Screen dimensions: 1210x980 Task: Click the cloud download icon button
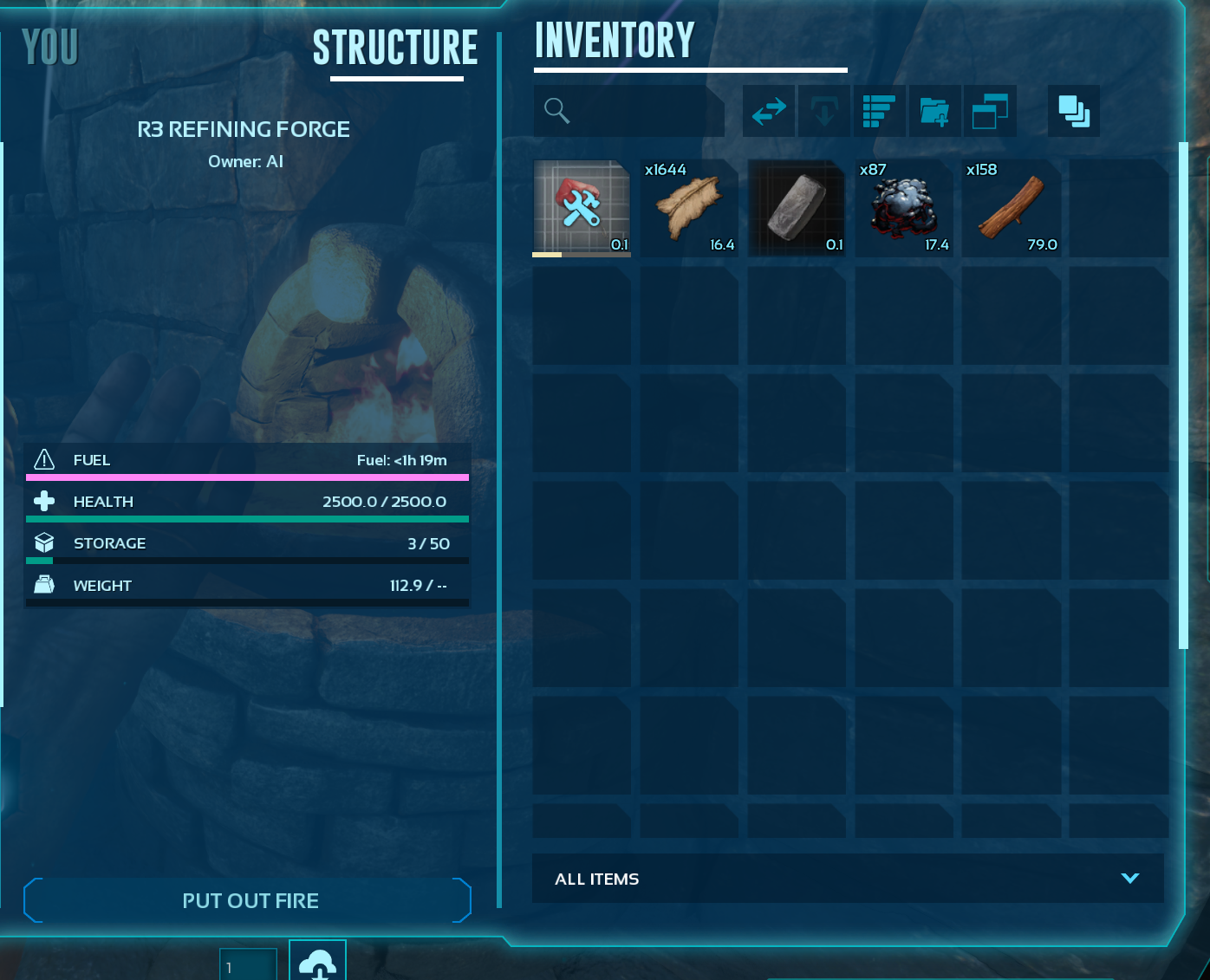(317, 962)
